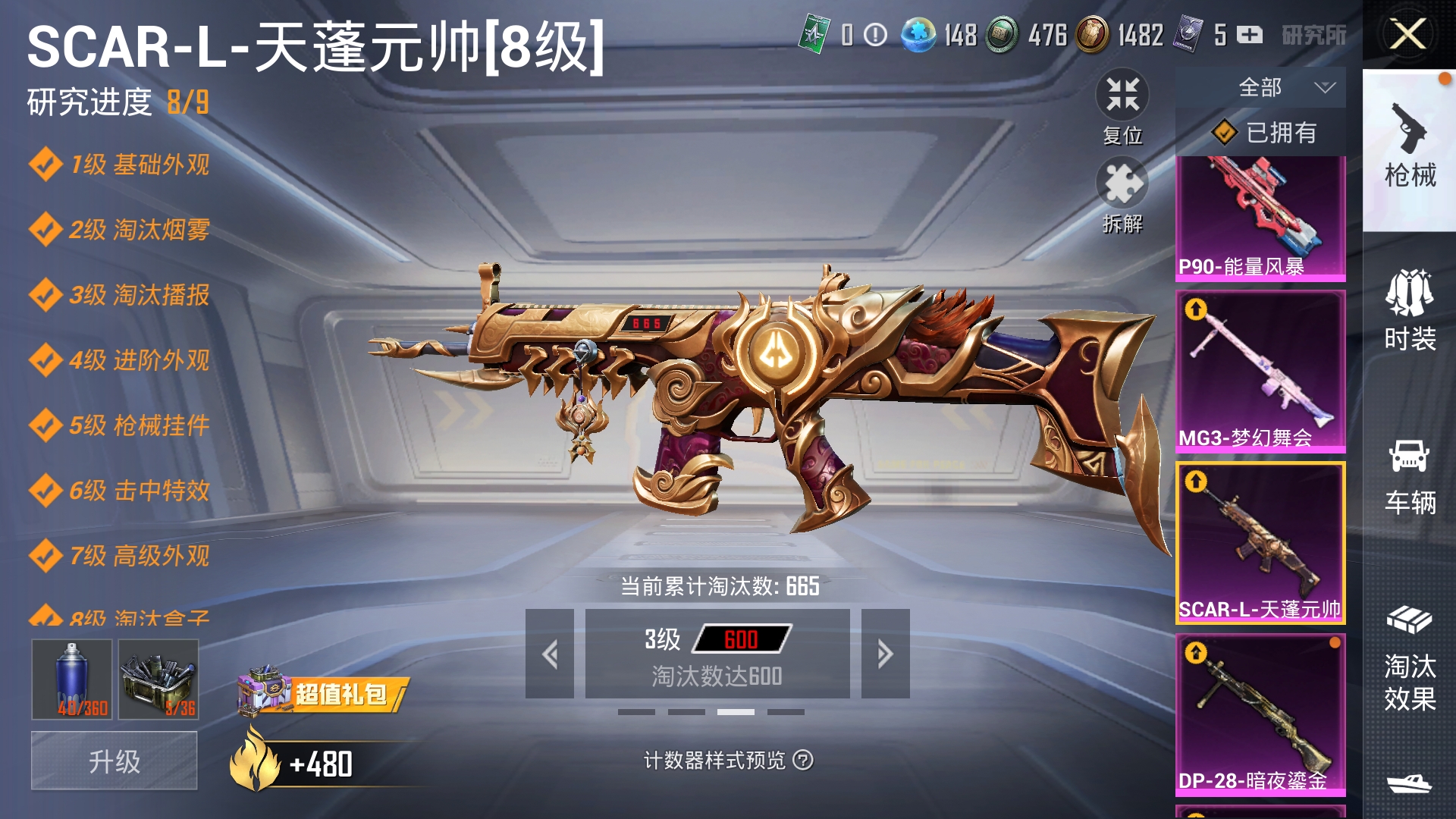Show the next counter level
The height and width of the screenshot is (819, 1456).
coord(885,654)
